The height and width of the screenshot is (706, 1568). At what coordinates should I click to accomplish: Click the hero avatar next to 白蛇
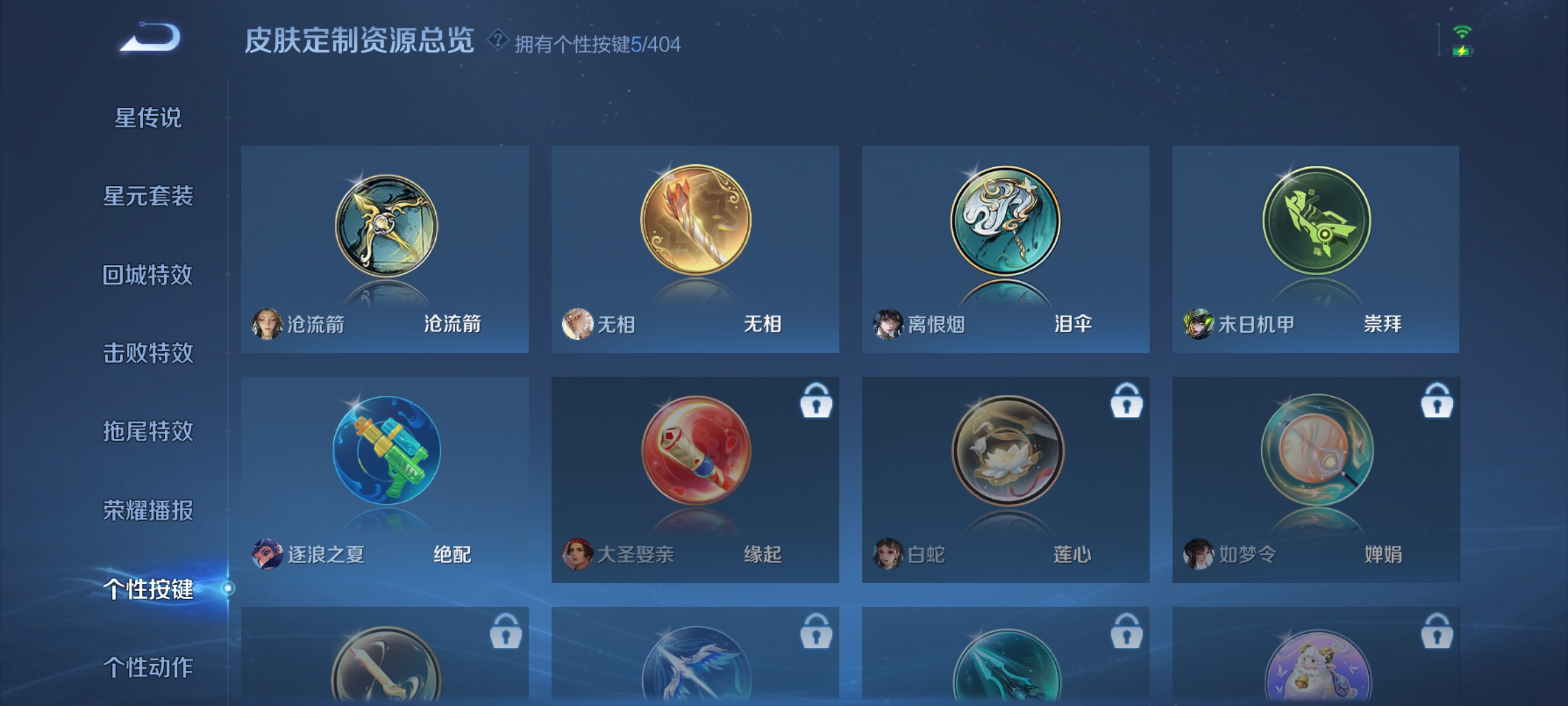[886, 555]
